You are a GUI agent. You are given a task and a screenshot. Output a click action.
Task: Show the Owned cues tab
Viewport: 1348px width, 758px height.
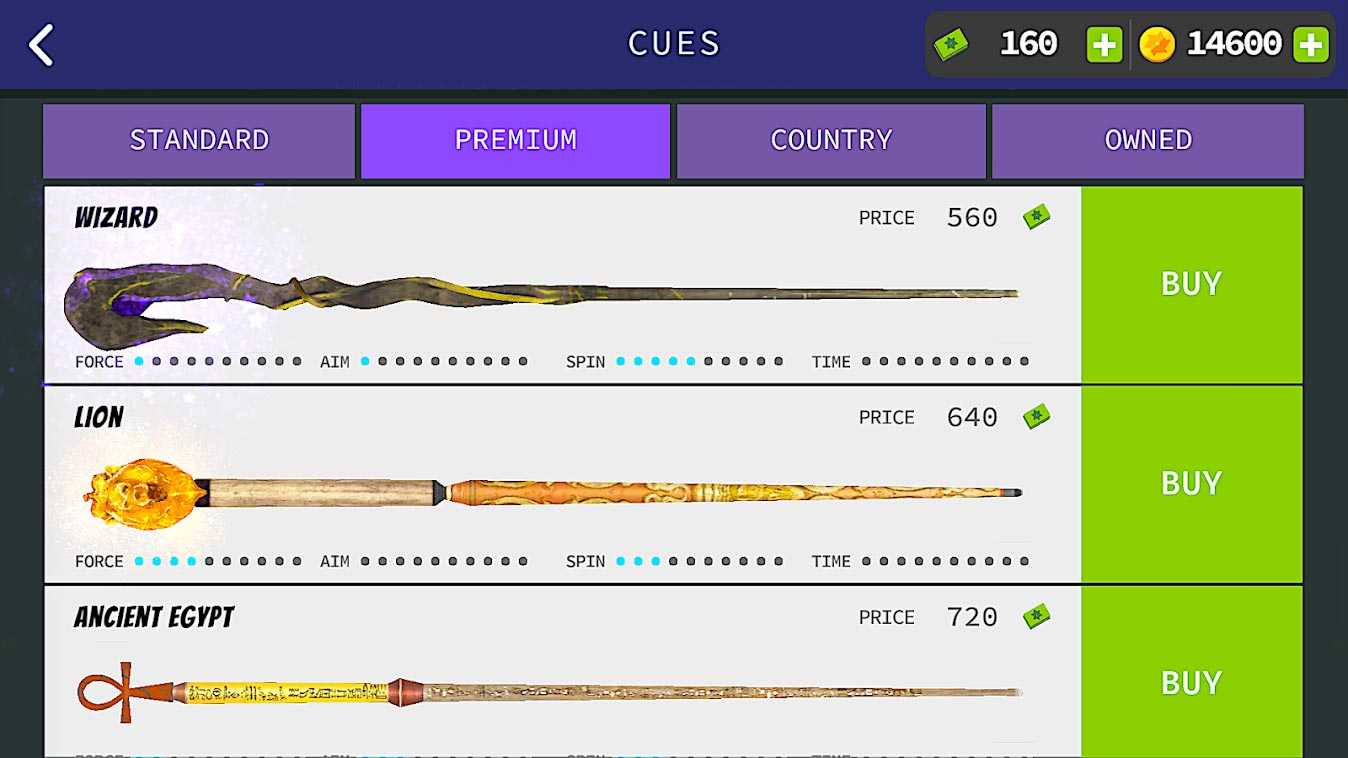click(x=1147, y=140)
